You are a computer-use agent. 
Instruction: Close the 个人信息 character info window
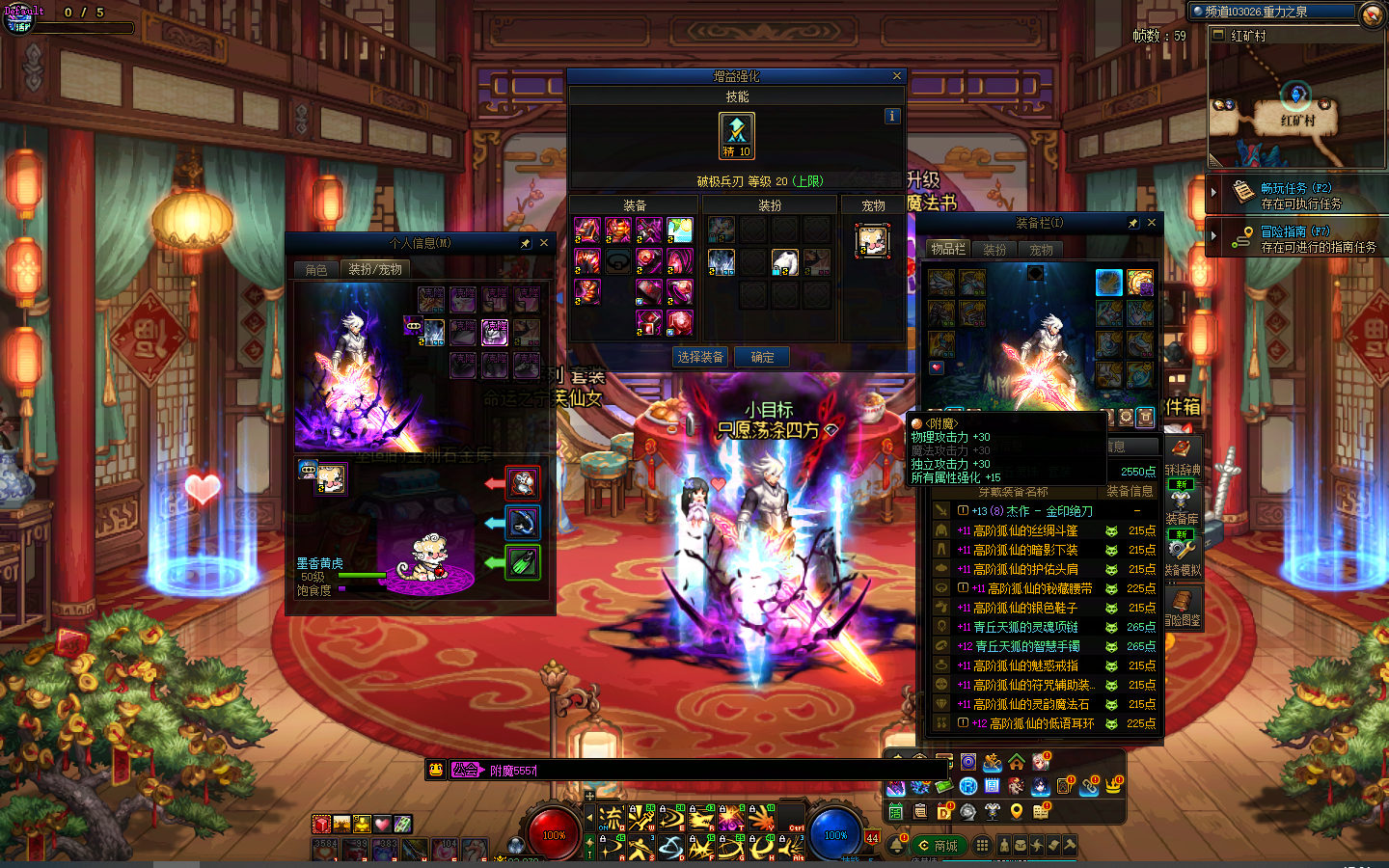[x=544, y=243]
